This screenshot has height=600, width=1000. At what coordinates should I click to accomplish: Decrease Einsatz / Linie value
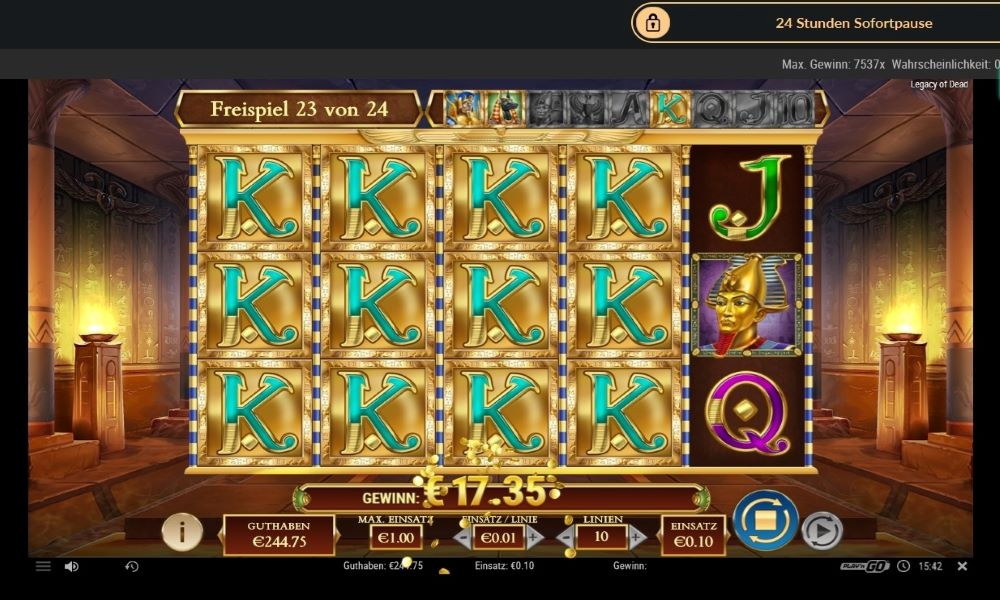pyautogui.click(x=462, y=537)
